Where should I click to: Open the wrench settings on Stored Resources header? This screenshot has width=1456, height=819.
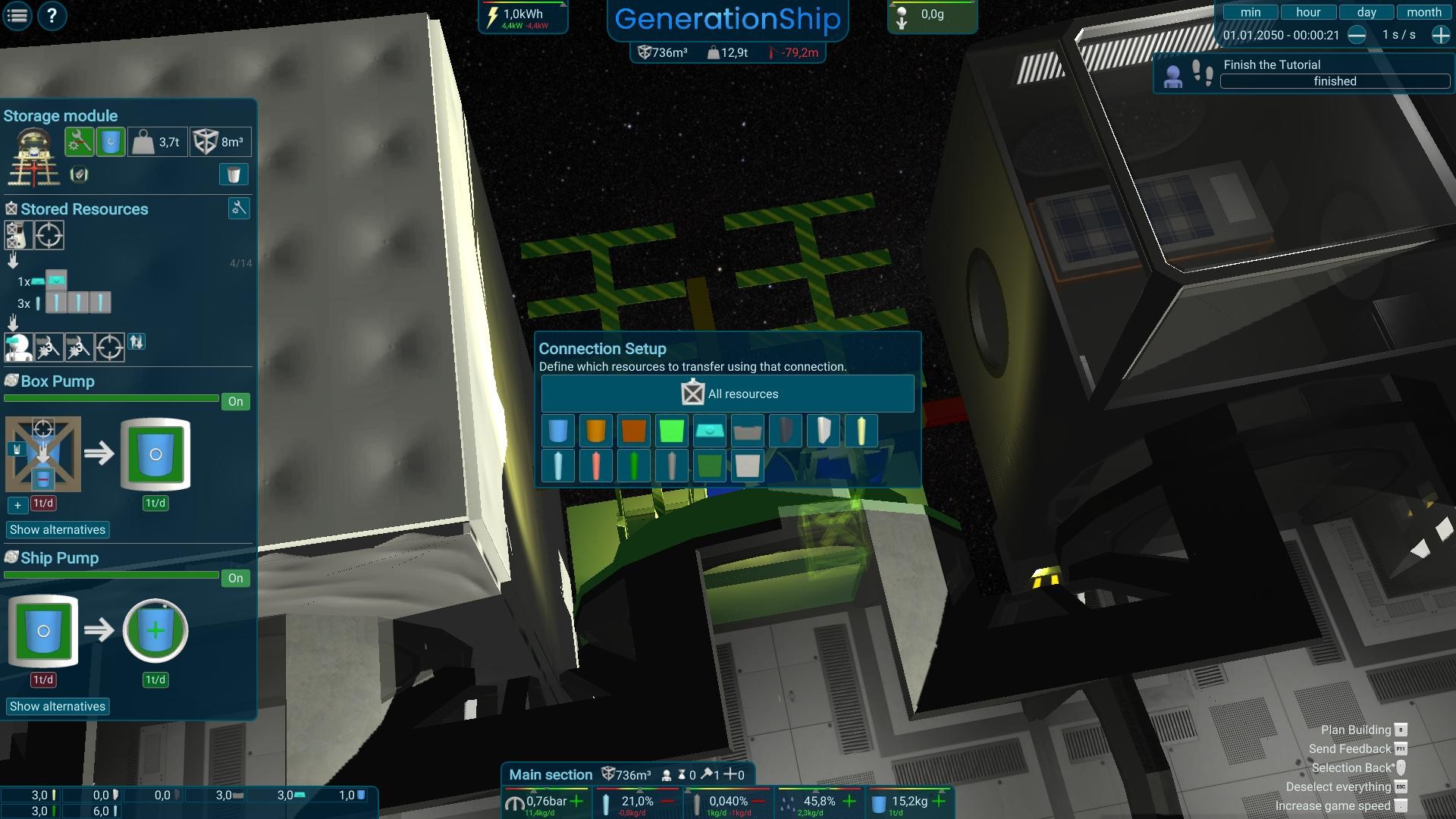click(x=238, y=209)
